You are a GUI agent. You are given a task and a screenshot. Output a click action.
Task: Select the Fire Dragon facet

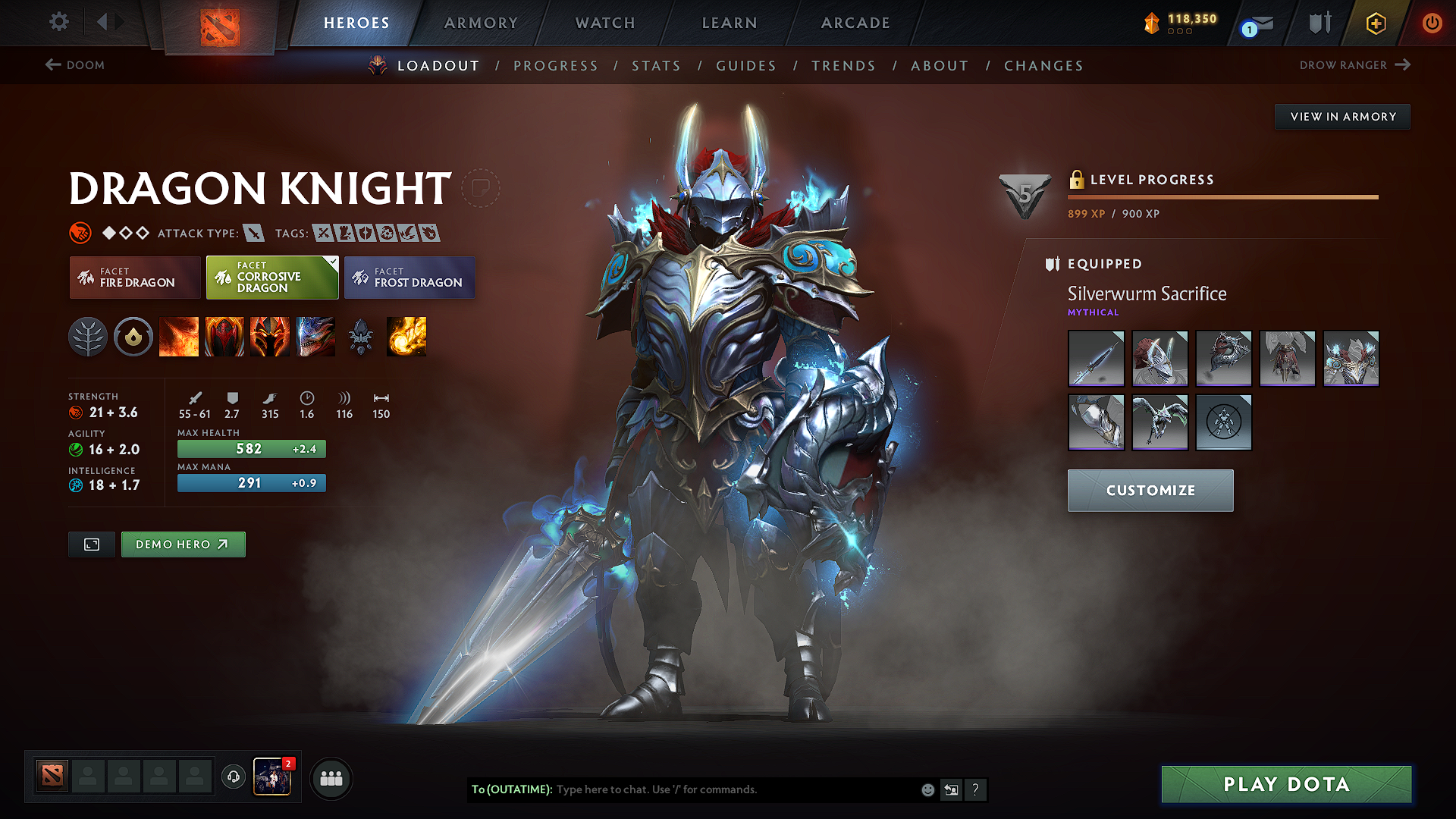pos(134,277)
